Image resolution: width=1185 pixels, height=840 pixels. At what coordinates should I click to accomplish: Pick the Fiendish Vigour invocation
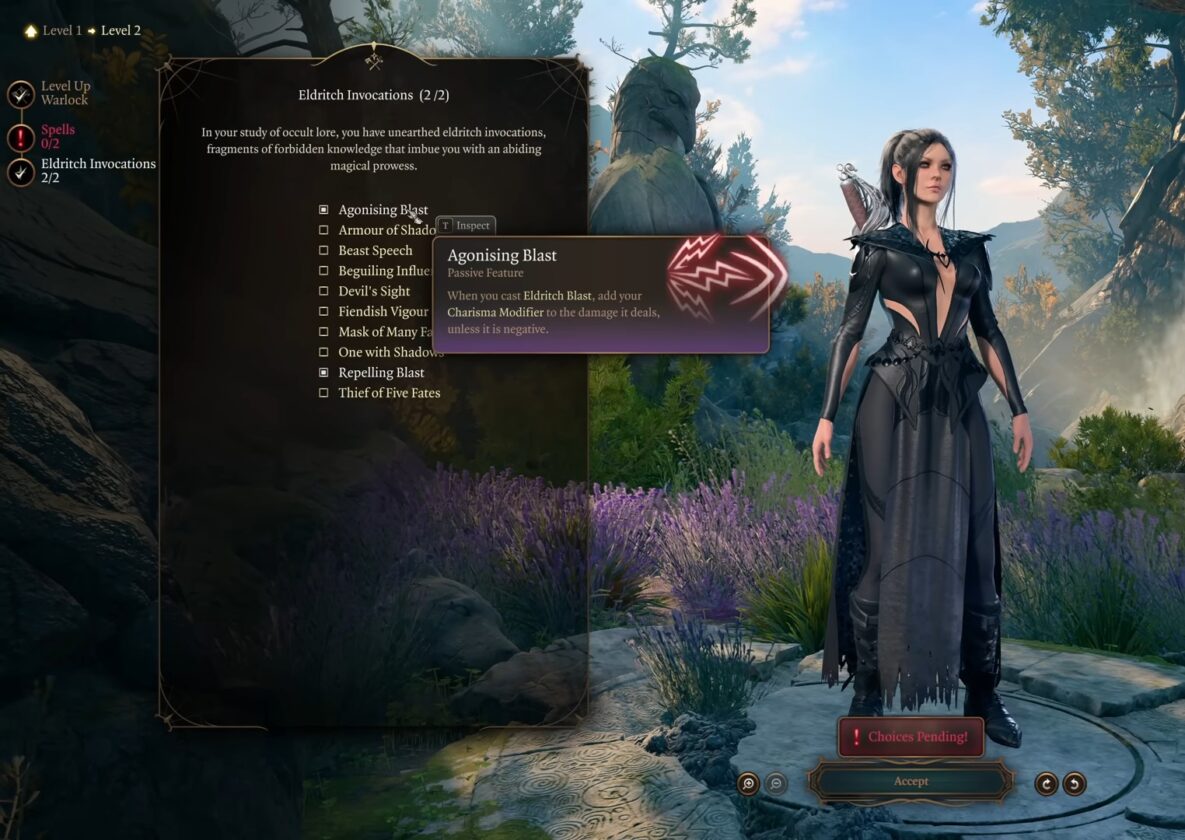click(x=323, y=312)
